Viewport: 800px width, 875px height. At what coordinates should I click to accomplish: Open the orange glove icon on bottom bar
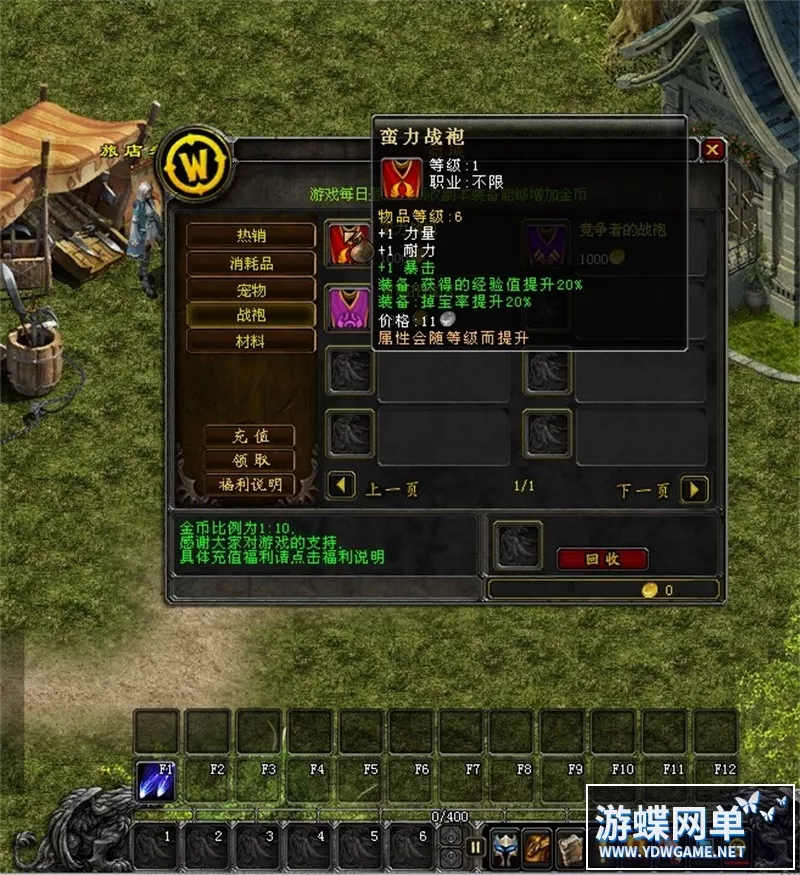pos(538,847)
